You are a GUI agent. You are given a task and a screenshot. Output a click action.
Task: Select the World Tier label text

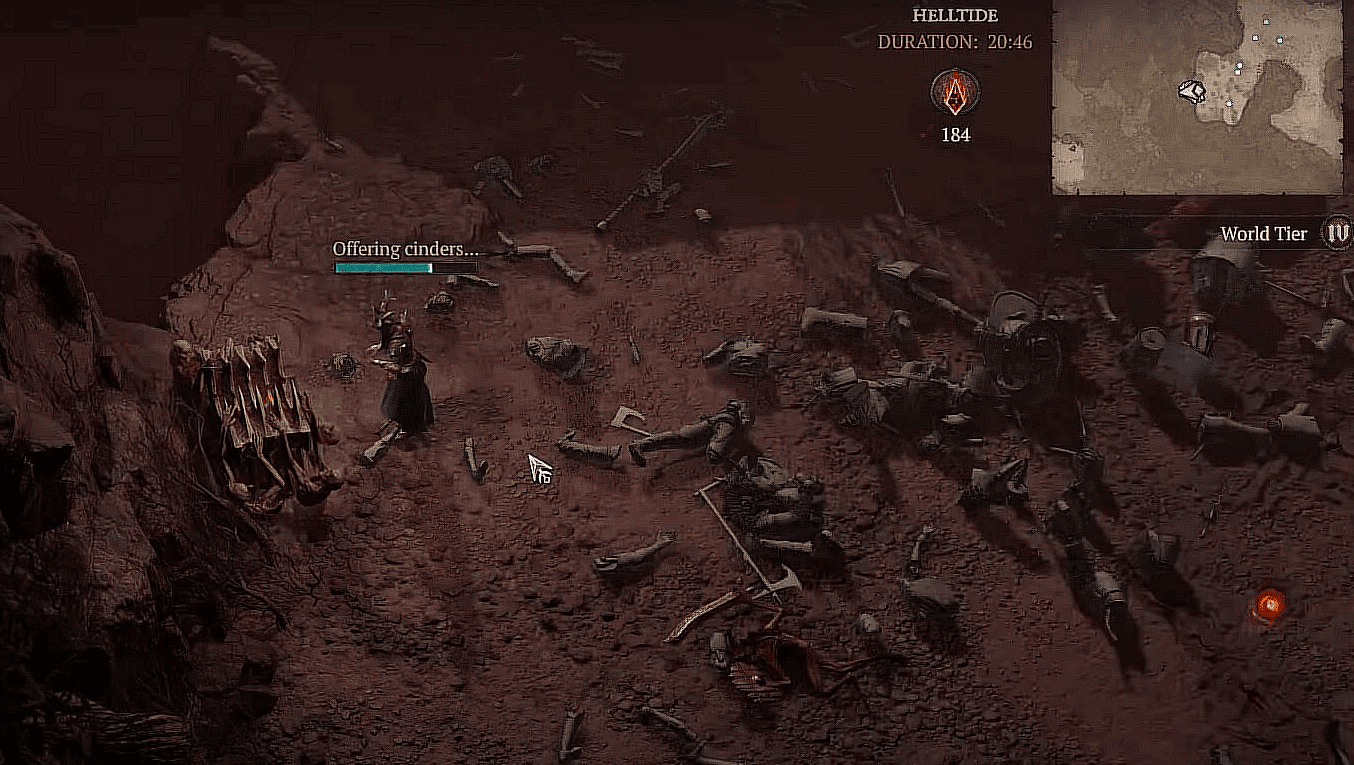click(1263, 234)
